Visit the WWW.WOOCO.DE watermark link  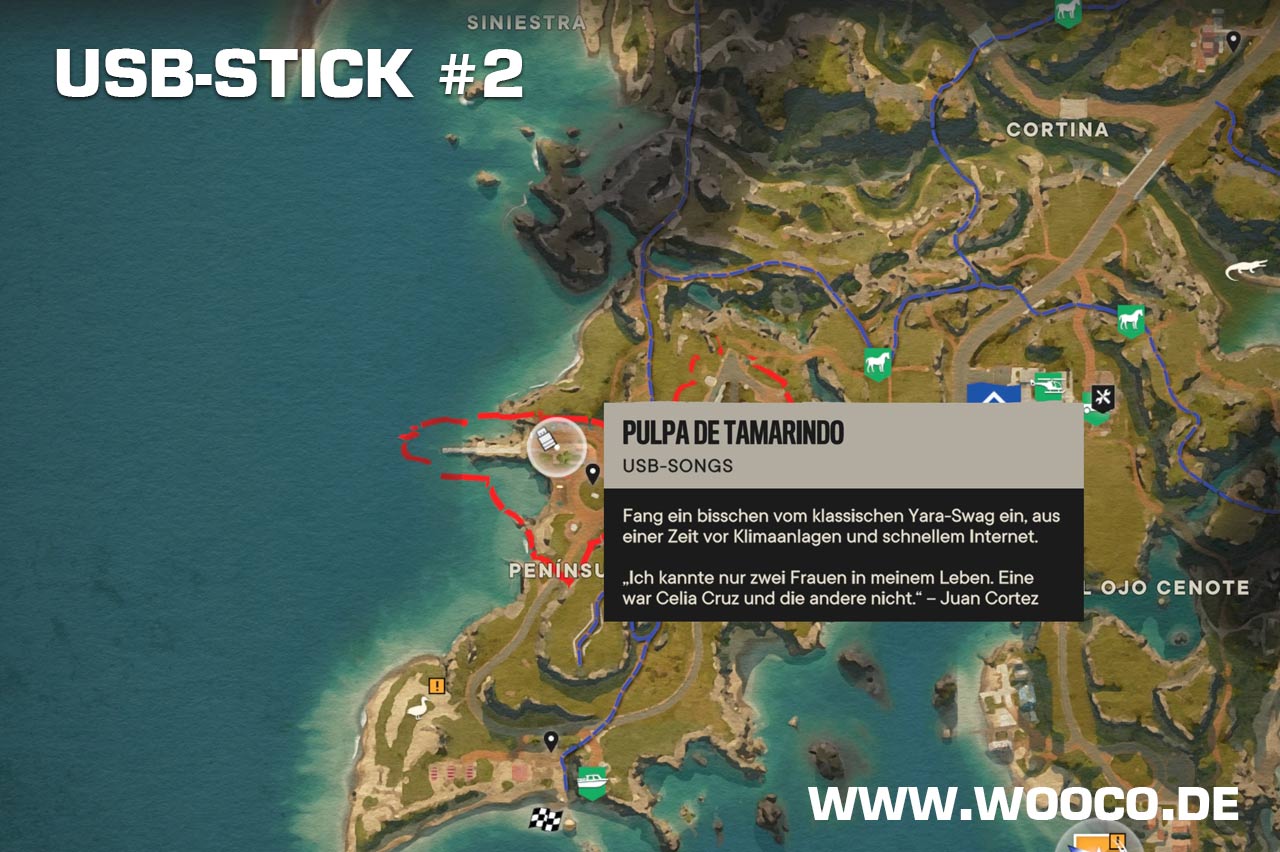tap(1024, 804)
